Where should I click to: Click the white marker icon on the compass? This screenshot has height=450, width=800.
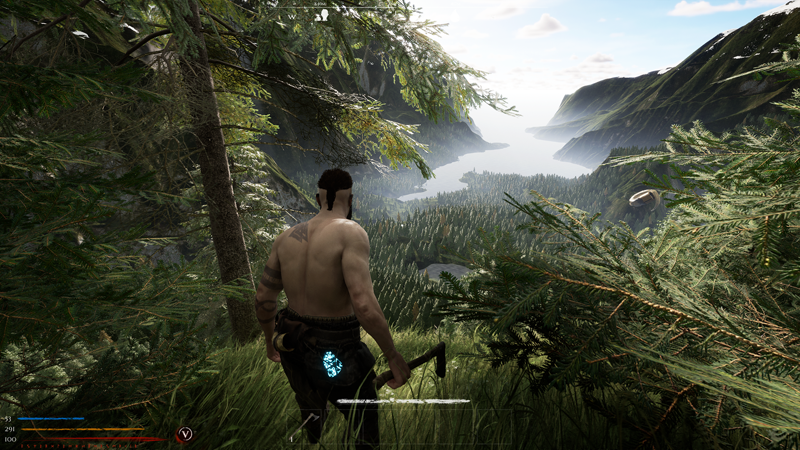pyautogui.click(x=322, y=15)
